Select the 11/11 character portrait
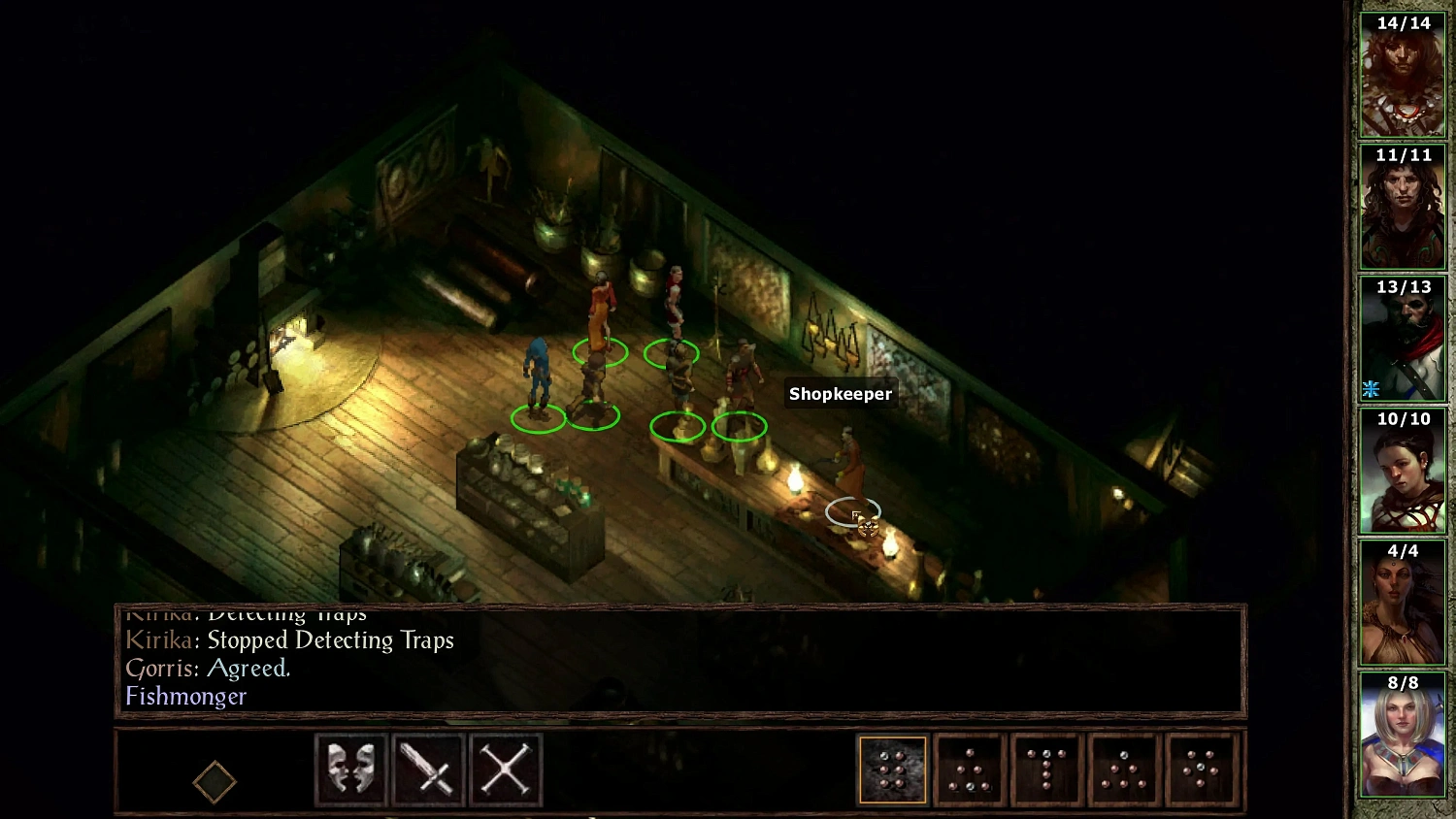The image size is (1456, 819). pyautogui.click(x=1402, y=206)
